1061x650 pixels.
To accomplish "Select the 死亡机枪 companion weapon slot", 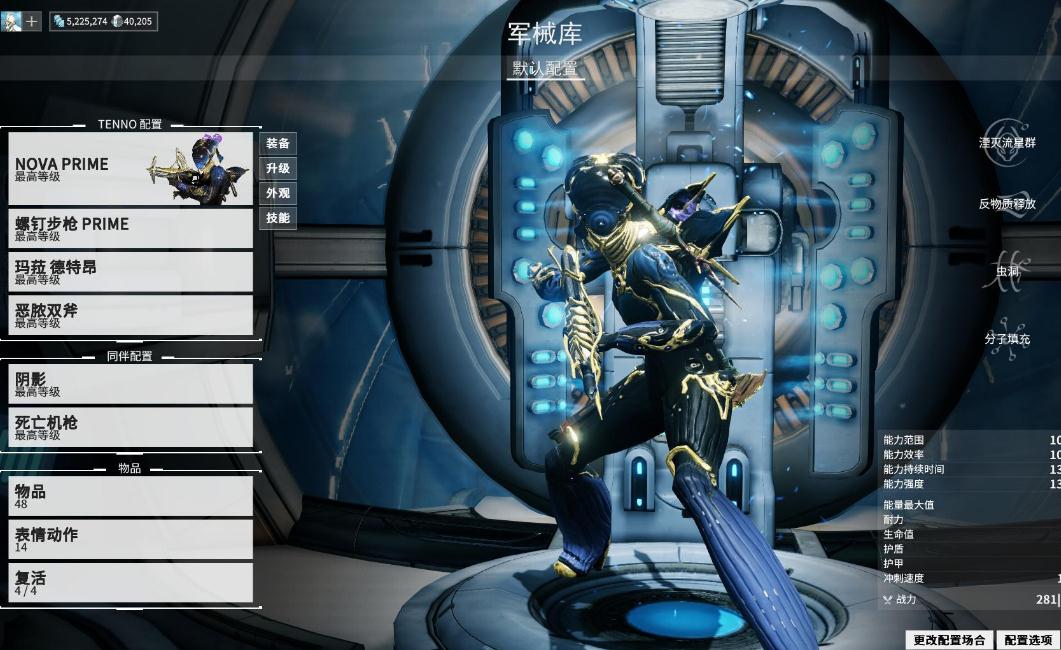I will click(130, 427).
